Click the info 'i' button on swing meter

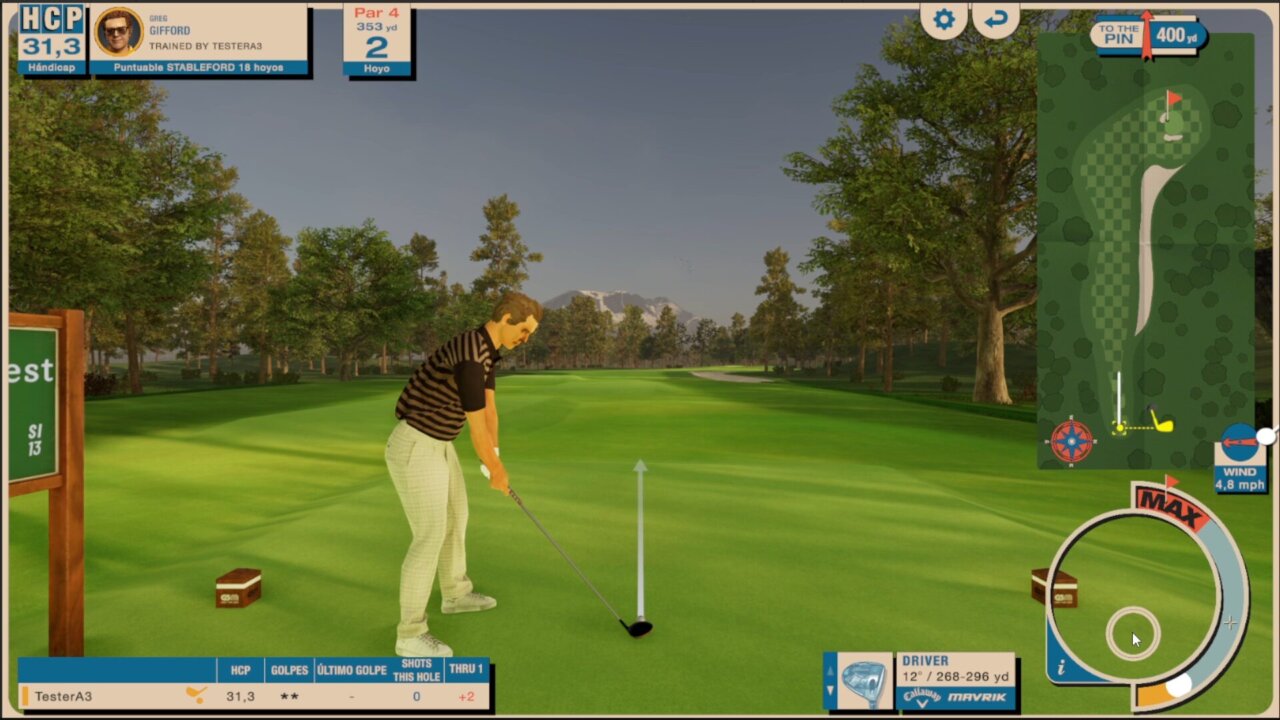[1061, 668]
